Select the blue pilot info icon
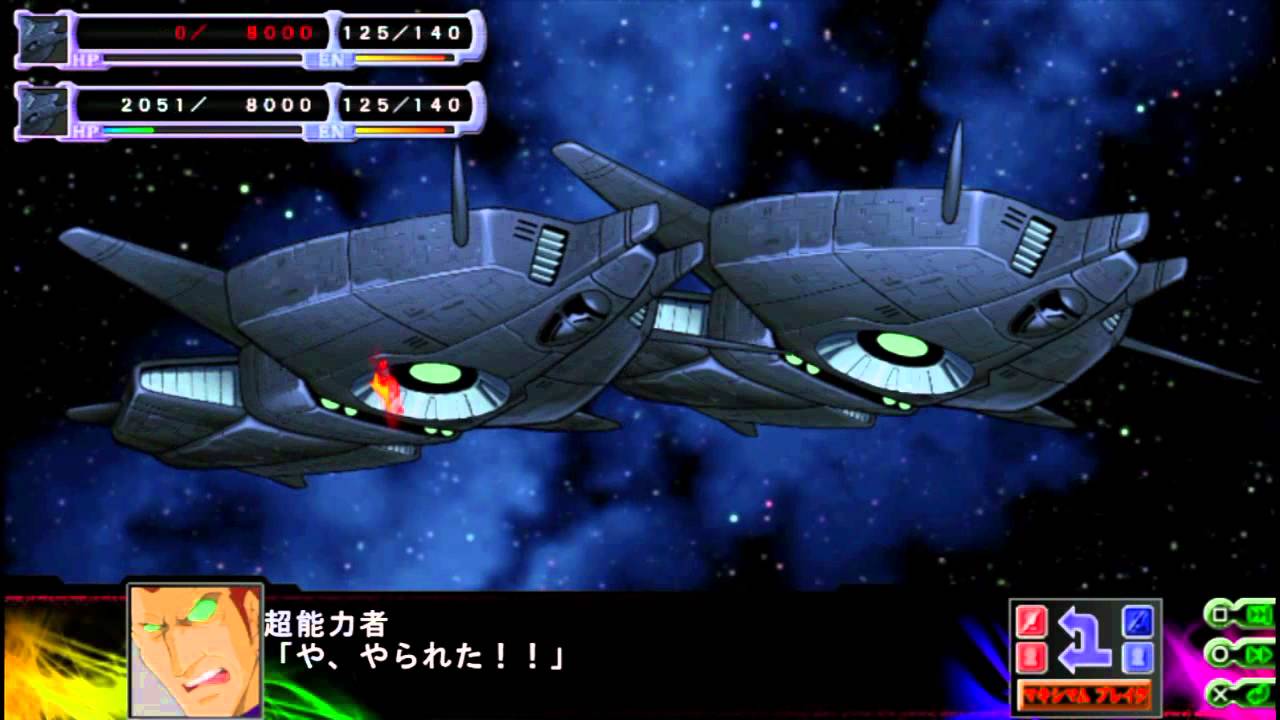 click(1138, 657)
